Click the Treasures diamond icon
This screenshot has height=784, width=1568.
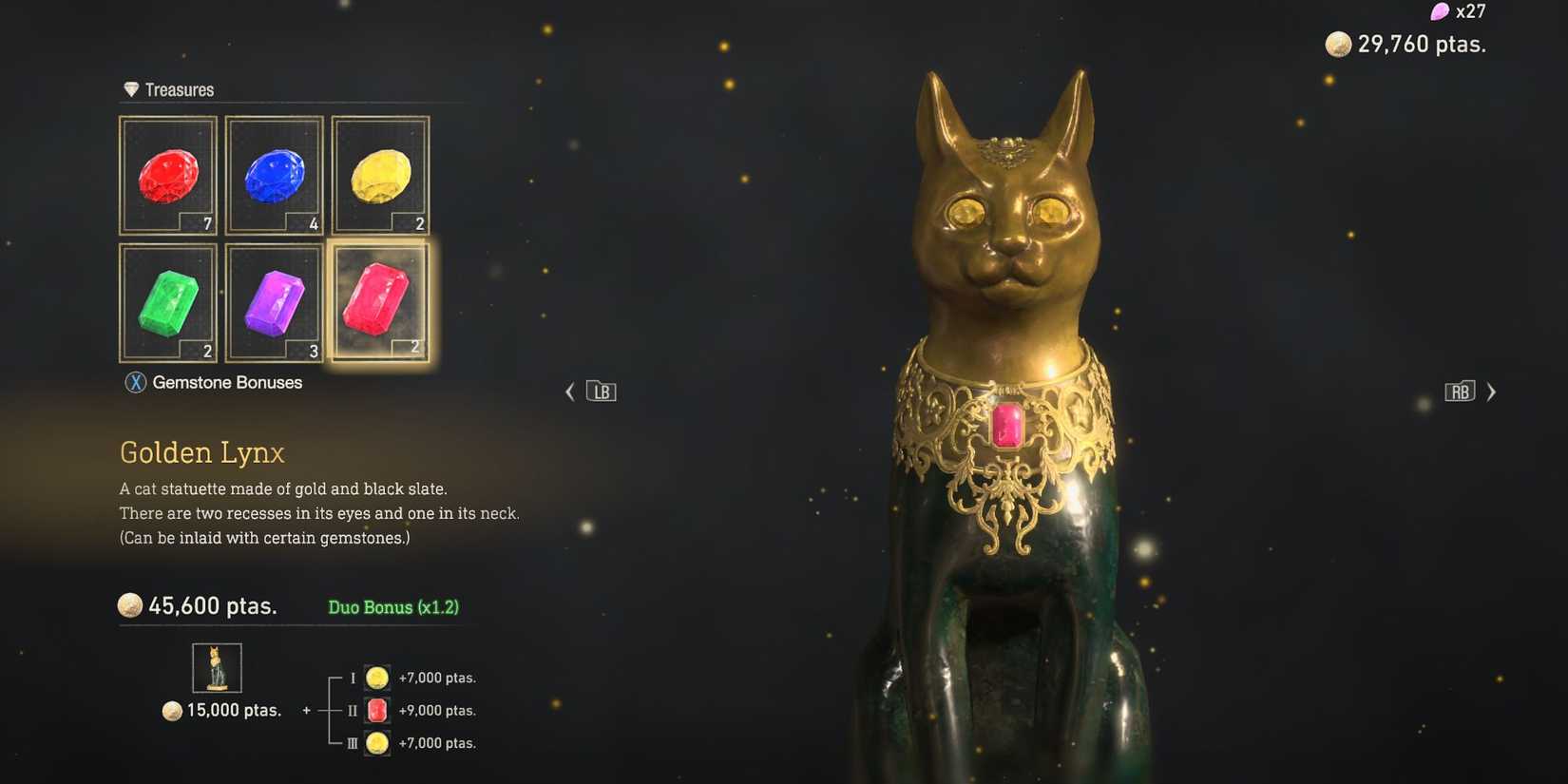coord(129,87)
